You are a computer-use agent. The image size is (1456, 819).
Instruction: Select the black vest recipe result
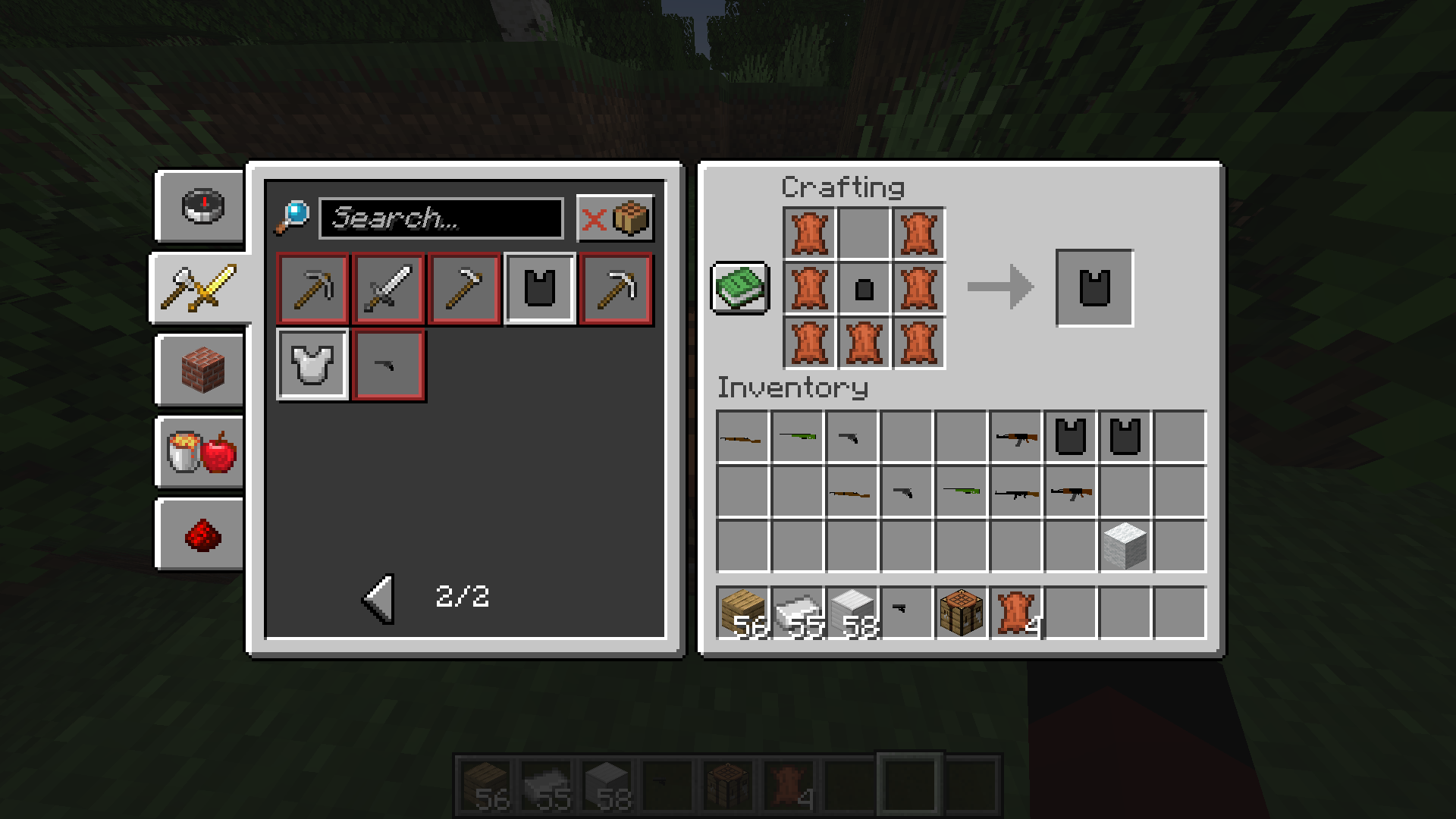539,289
